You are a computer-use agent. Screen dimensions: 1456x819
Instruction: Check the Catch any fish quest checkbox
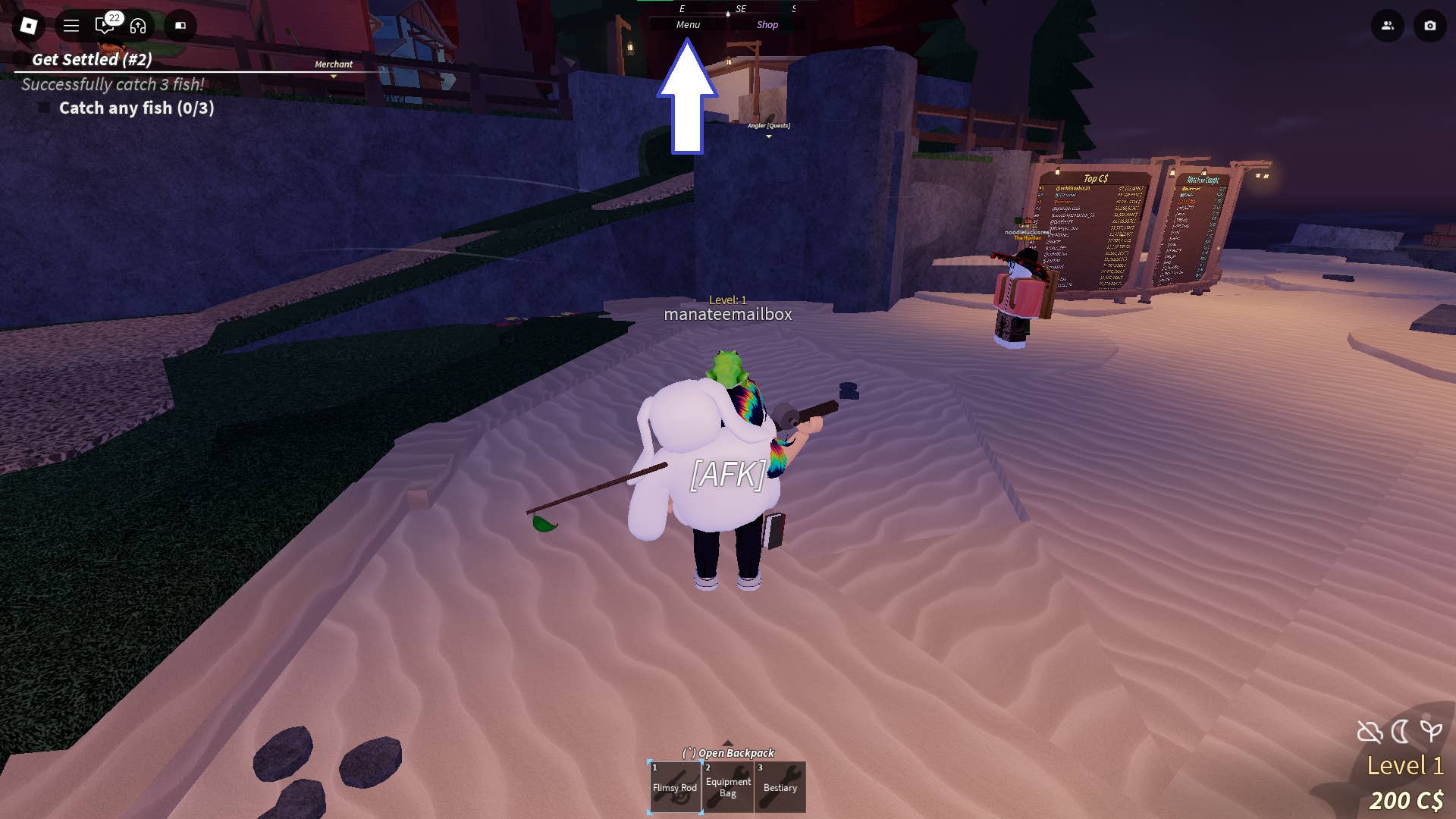tap(43, 108)
